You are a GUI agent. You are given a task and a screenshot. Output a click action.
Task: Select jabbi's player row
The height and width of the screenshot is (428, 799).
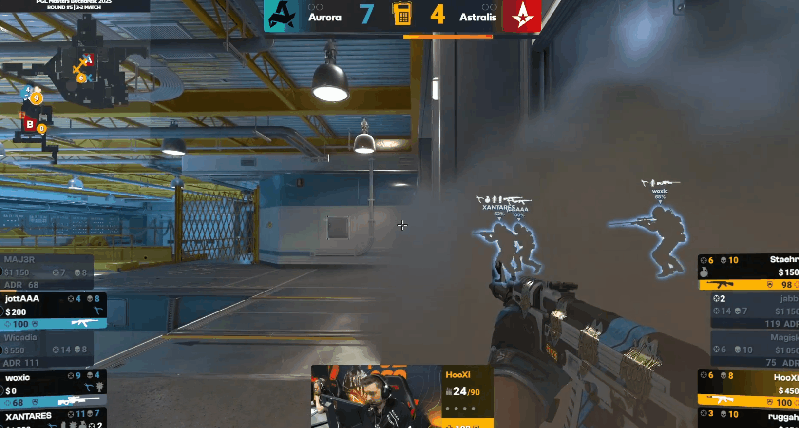click(x=752, y=311)
